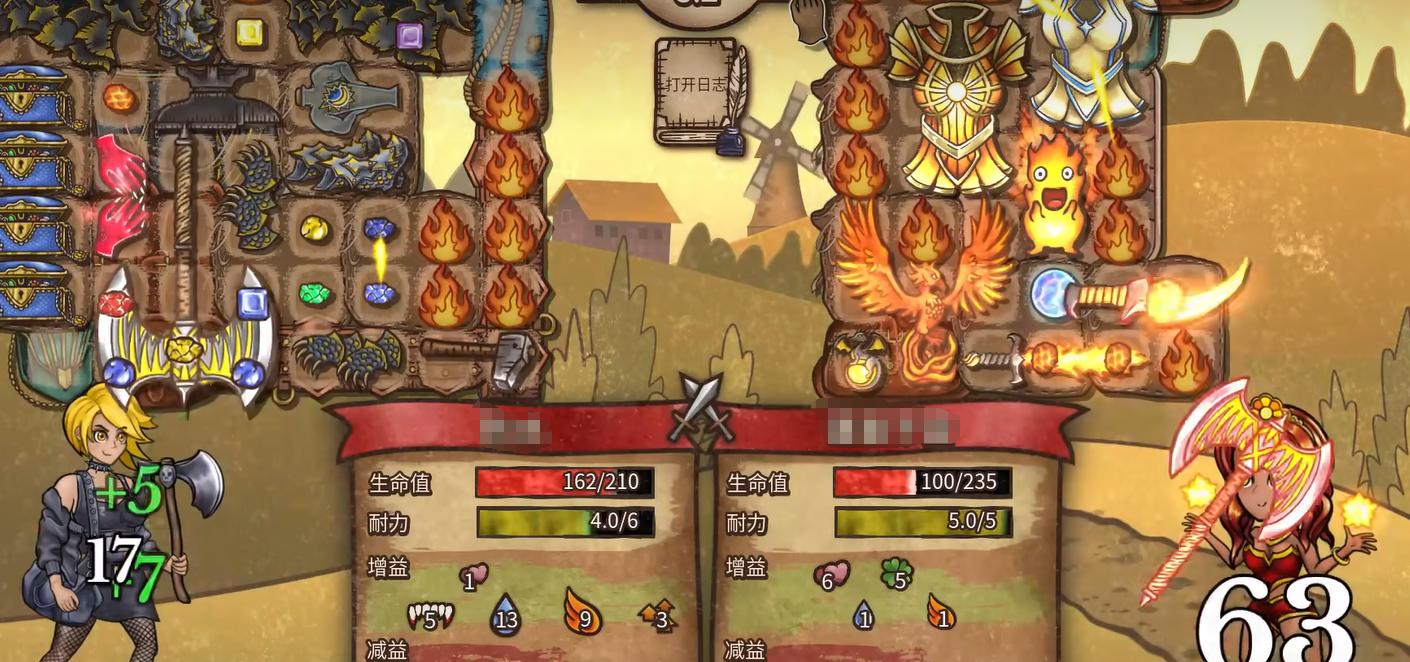The image size is (1410, 662).
Task: Inspect the crescent moon emblem item
Action: tap(347, 95)
